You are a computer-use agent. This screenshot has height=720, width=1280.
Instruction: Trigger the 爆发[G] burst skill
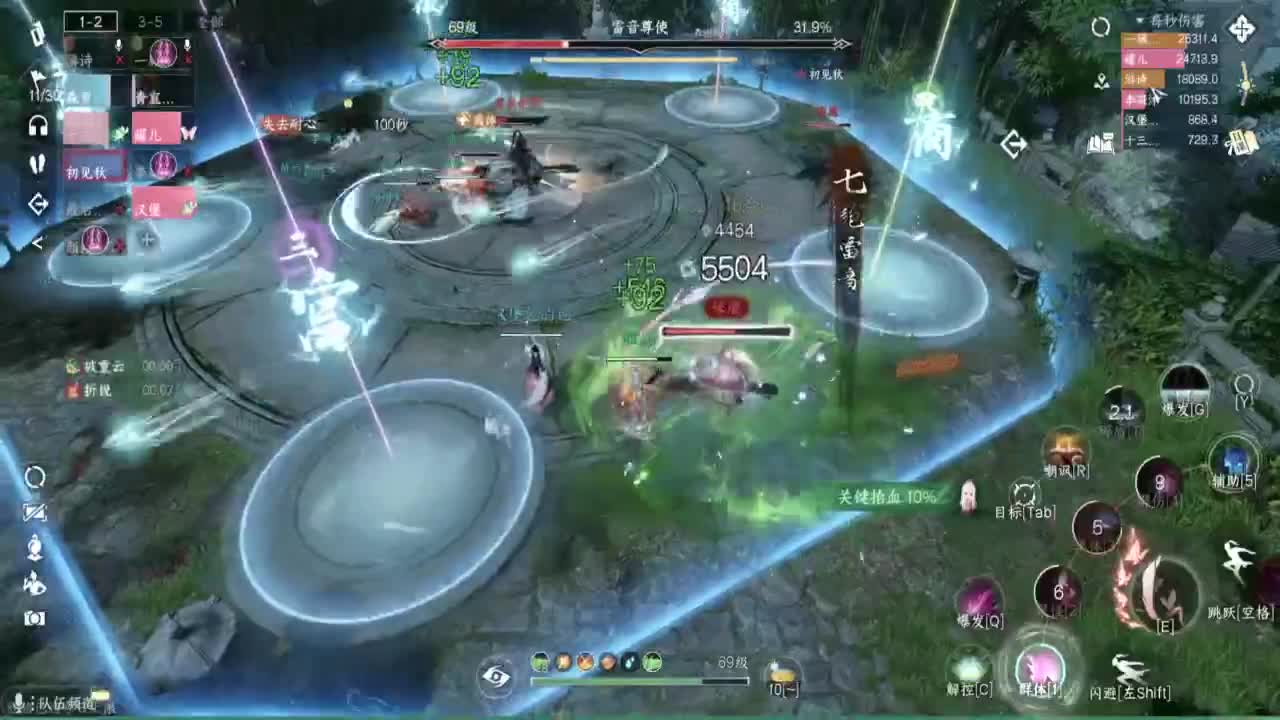click(x=1187, y=390)
